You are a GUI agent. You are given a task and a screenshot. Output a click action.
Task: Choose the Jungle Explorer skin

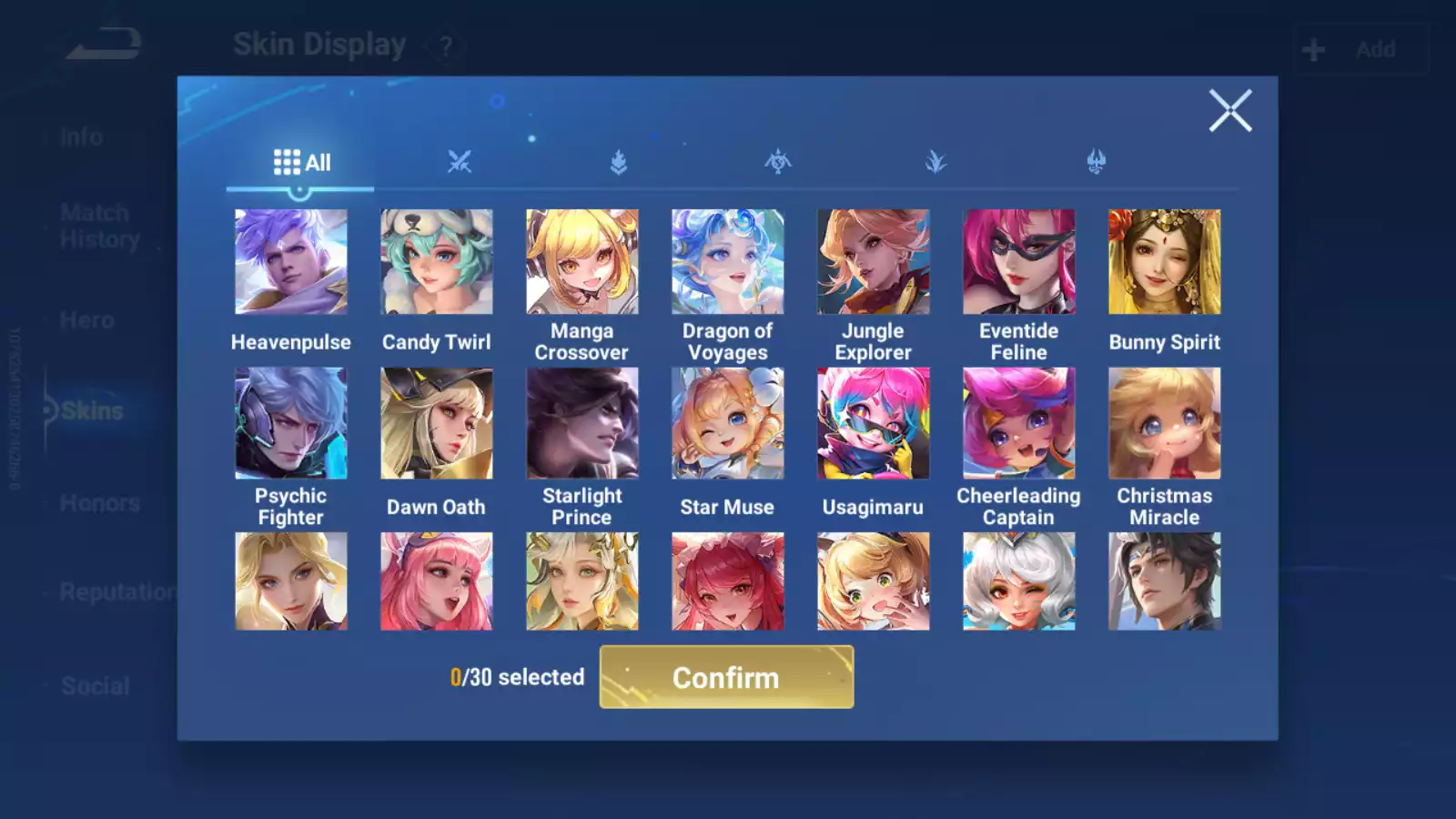[874, 262]
